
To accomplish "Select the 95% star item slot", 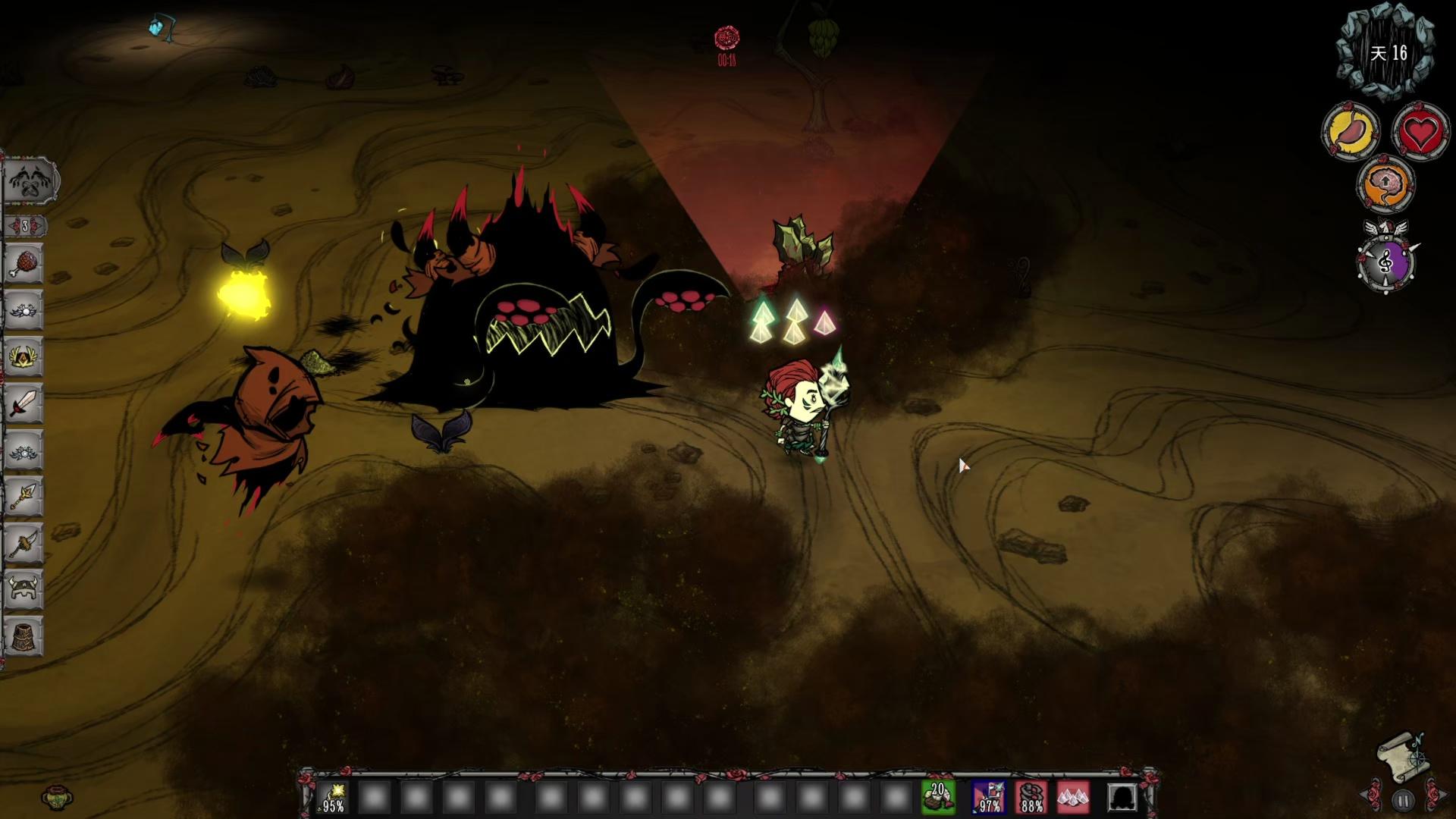I will 333,798.
